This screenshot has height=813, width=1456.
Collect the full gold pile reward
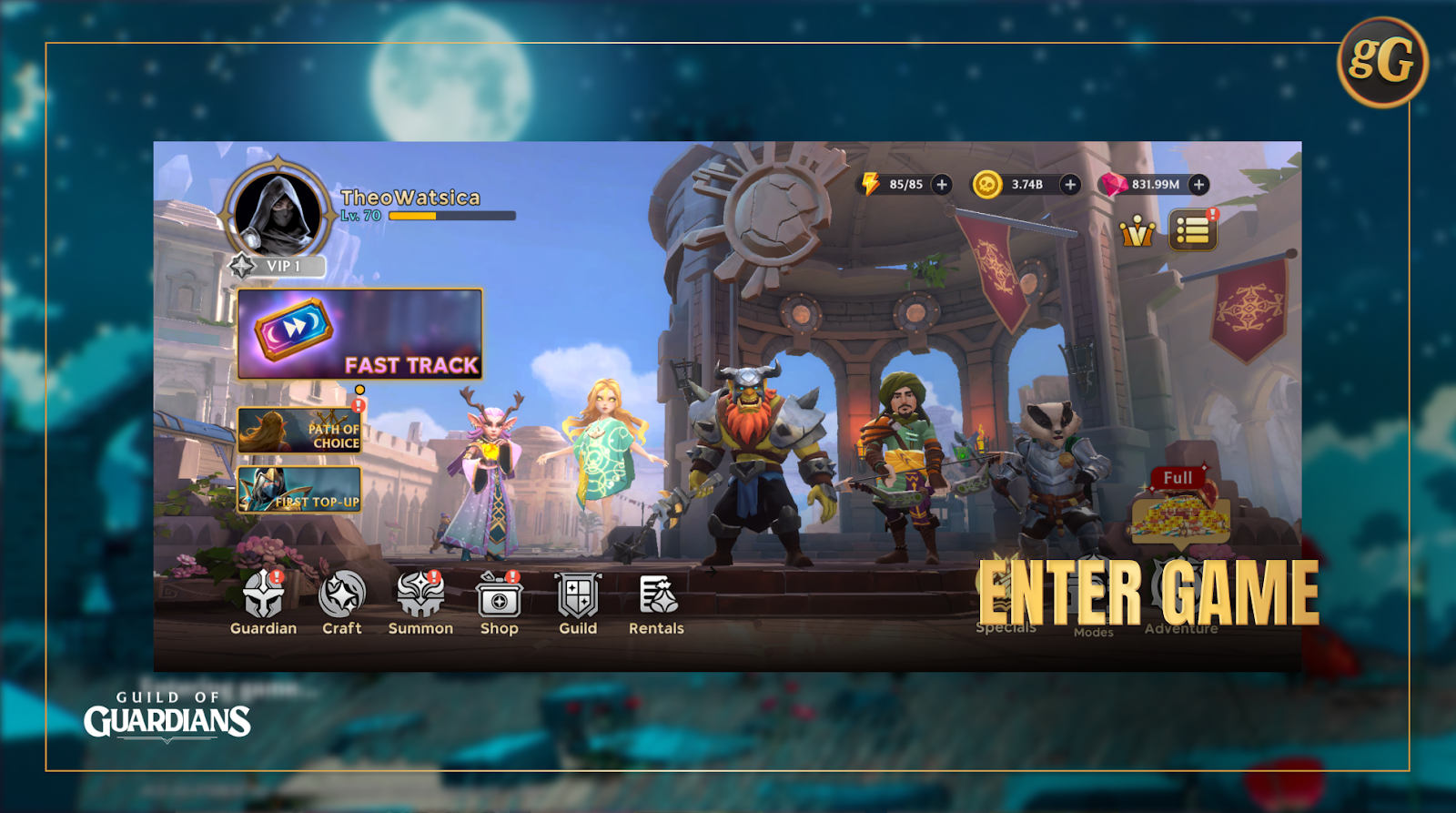coord(1179,514)
